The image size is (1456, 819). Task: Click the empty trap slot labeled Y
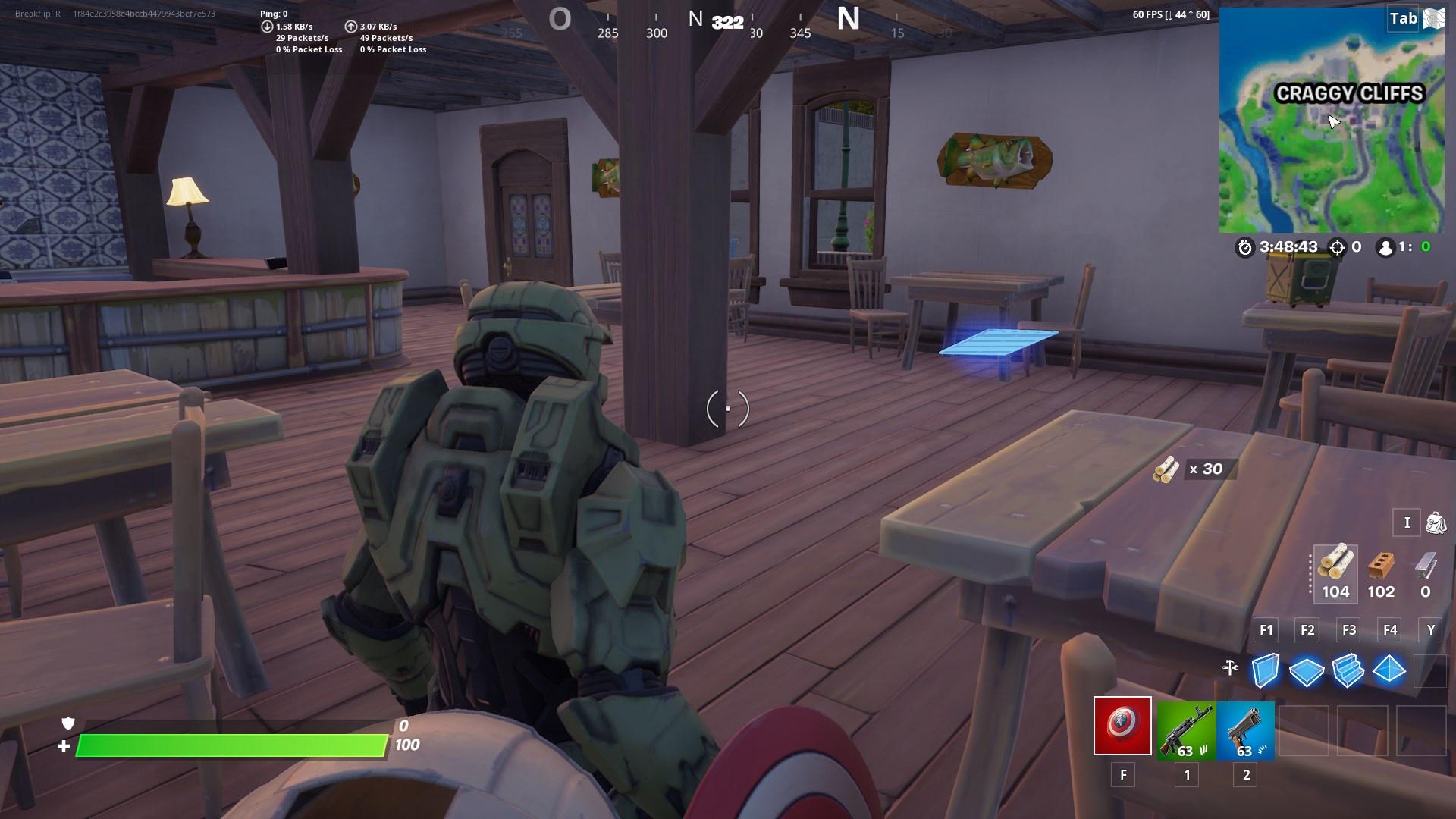tap(1430, 670)
